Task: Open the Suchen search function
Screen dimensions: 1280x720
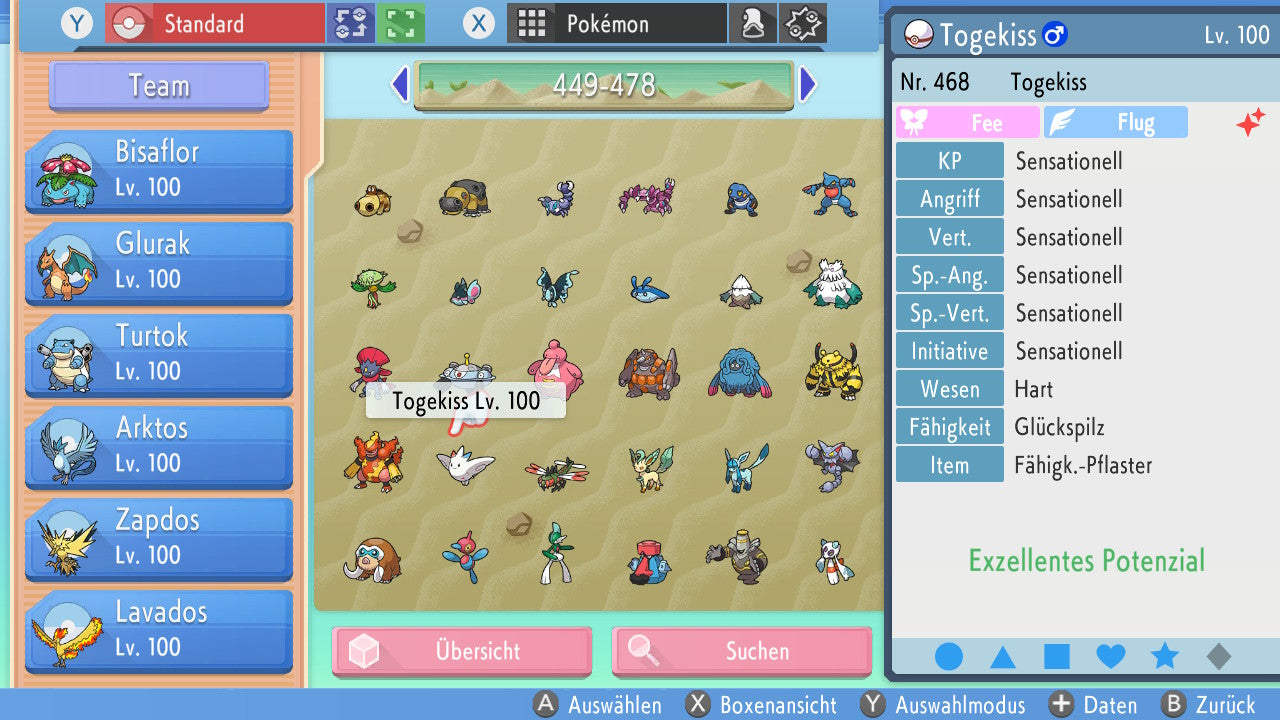Action: [x=741, y=652]
